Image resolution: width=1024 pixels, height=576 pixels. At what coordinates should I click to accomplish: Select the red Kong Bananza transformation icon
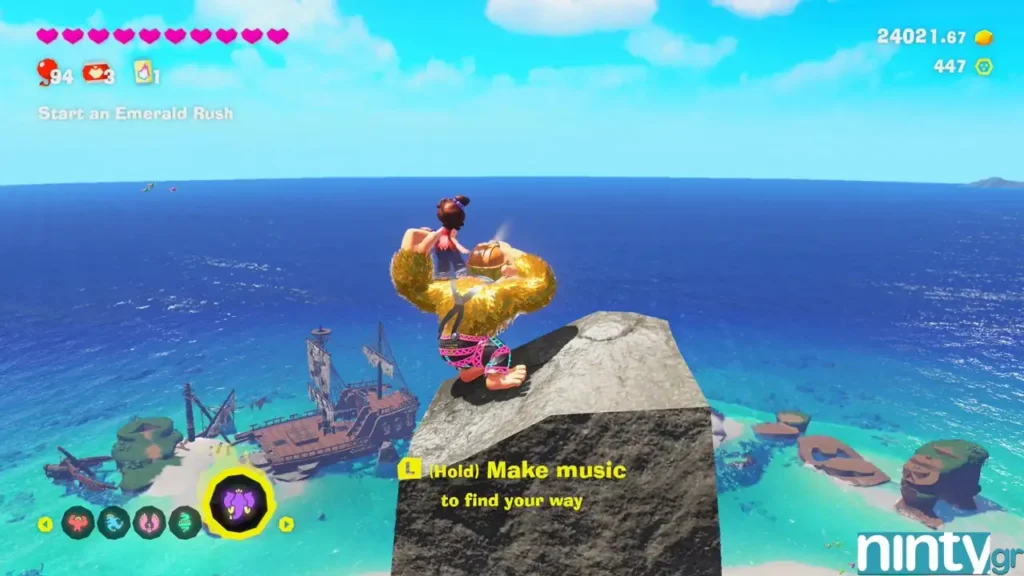79,522
